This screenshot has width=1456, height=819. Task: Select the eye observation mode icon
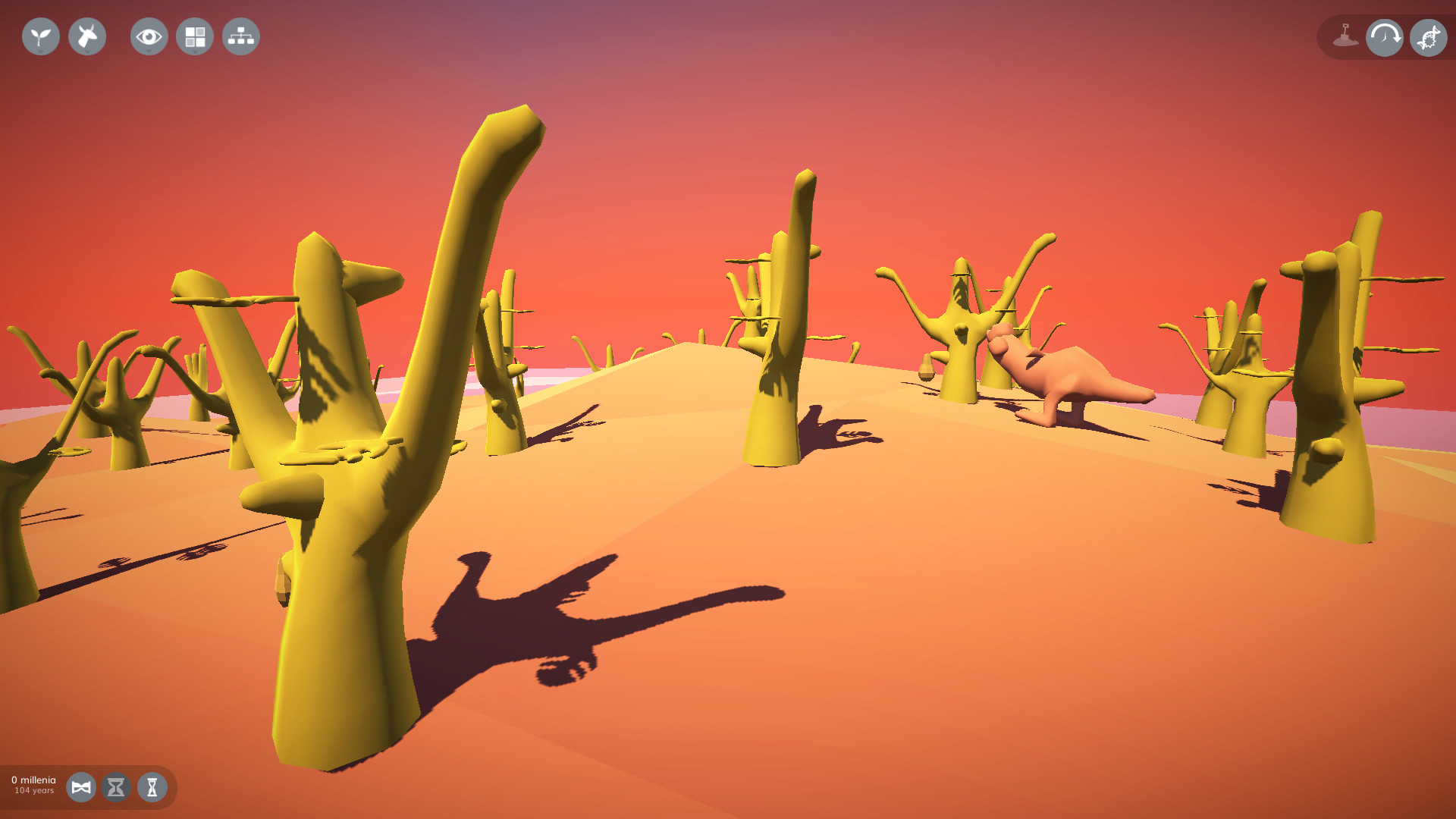tap(149, 35)
